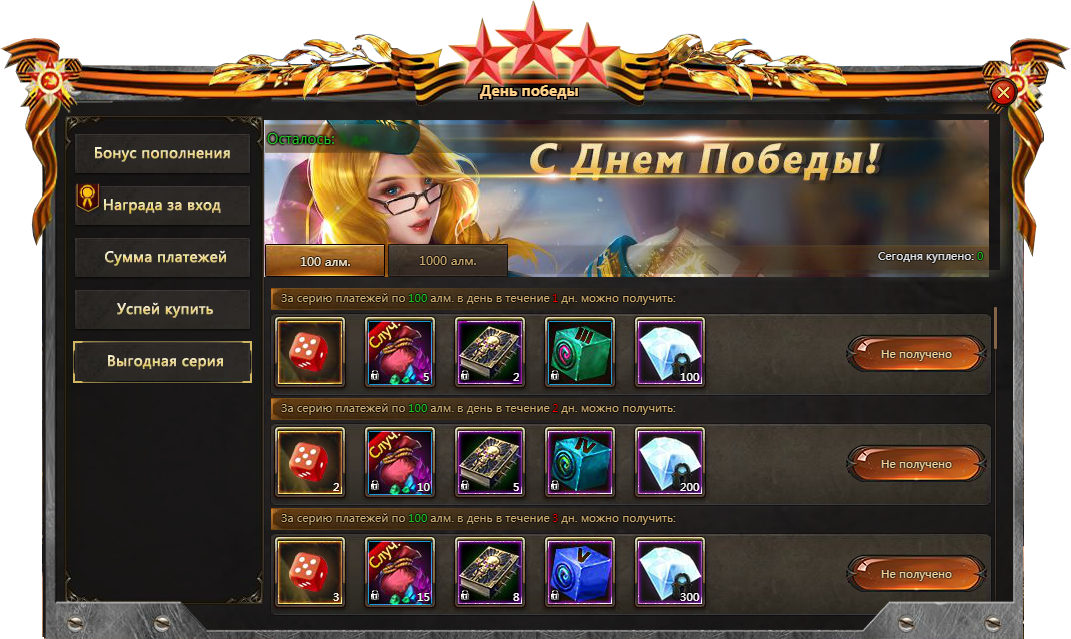Go to the Сумма платежей section
The image size is (1071, 639).
(x=162, y=257)
